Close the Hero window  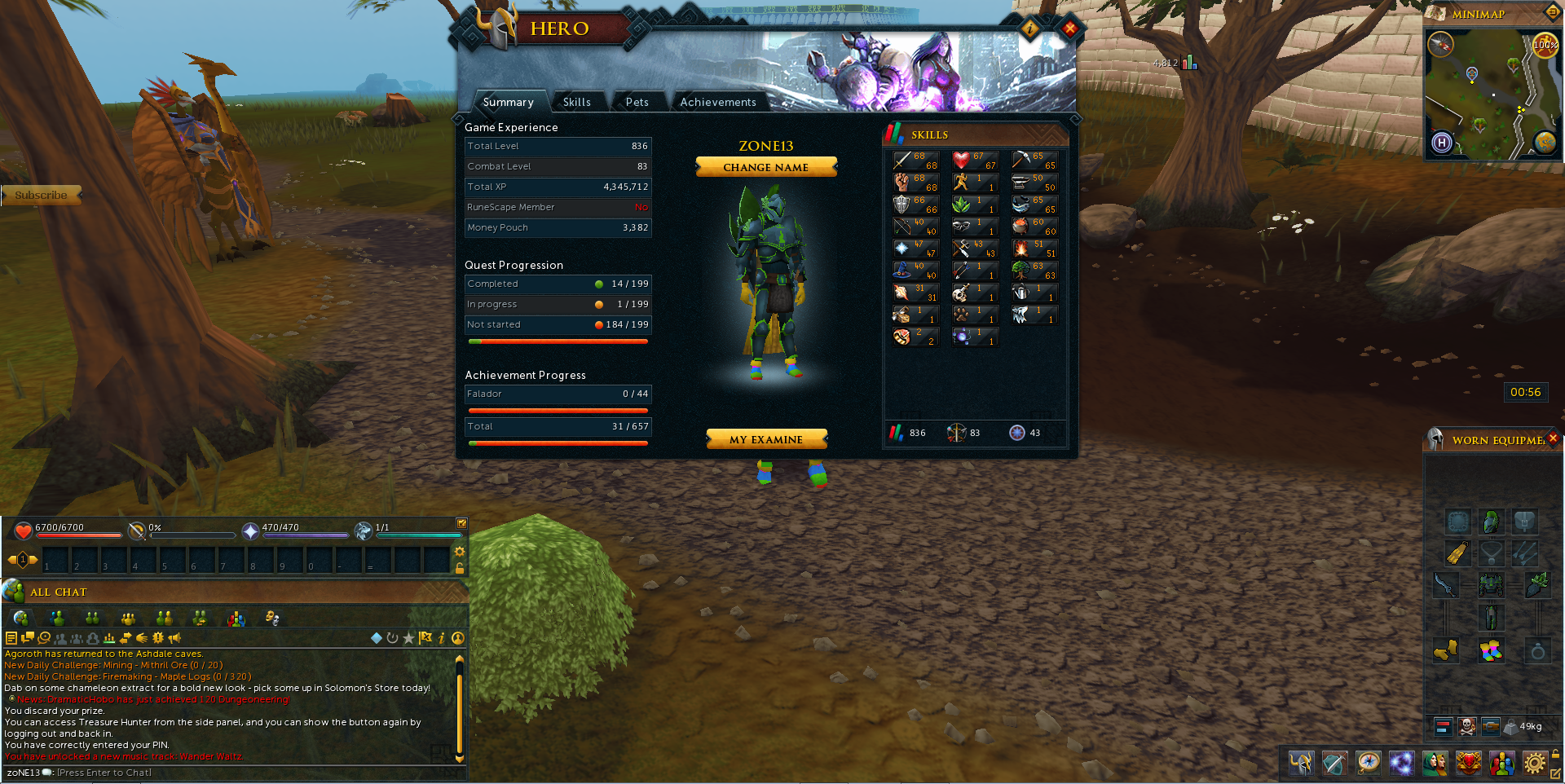coord(1069,29)
